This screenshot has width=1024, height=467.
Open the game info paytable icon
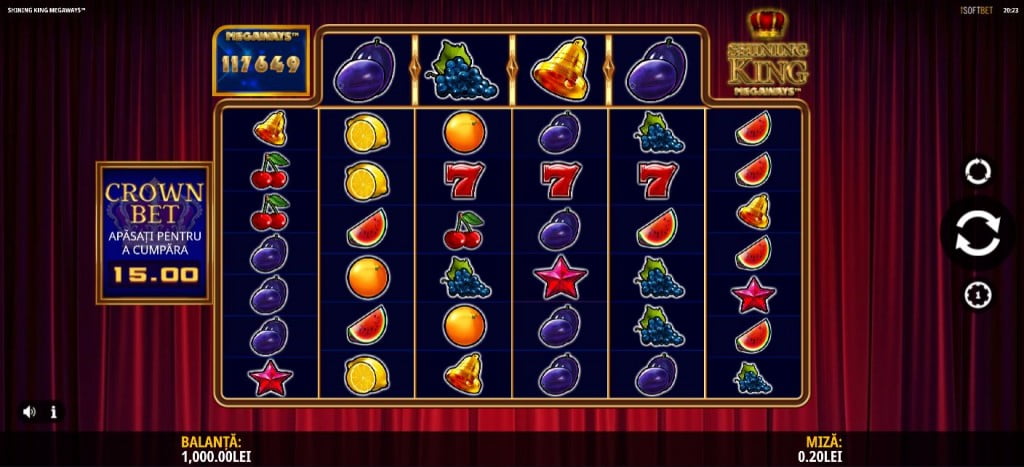pyautogui.click(x=53, y=411)
